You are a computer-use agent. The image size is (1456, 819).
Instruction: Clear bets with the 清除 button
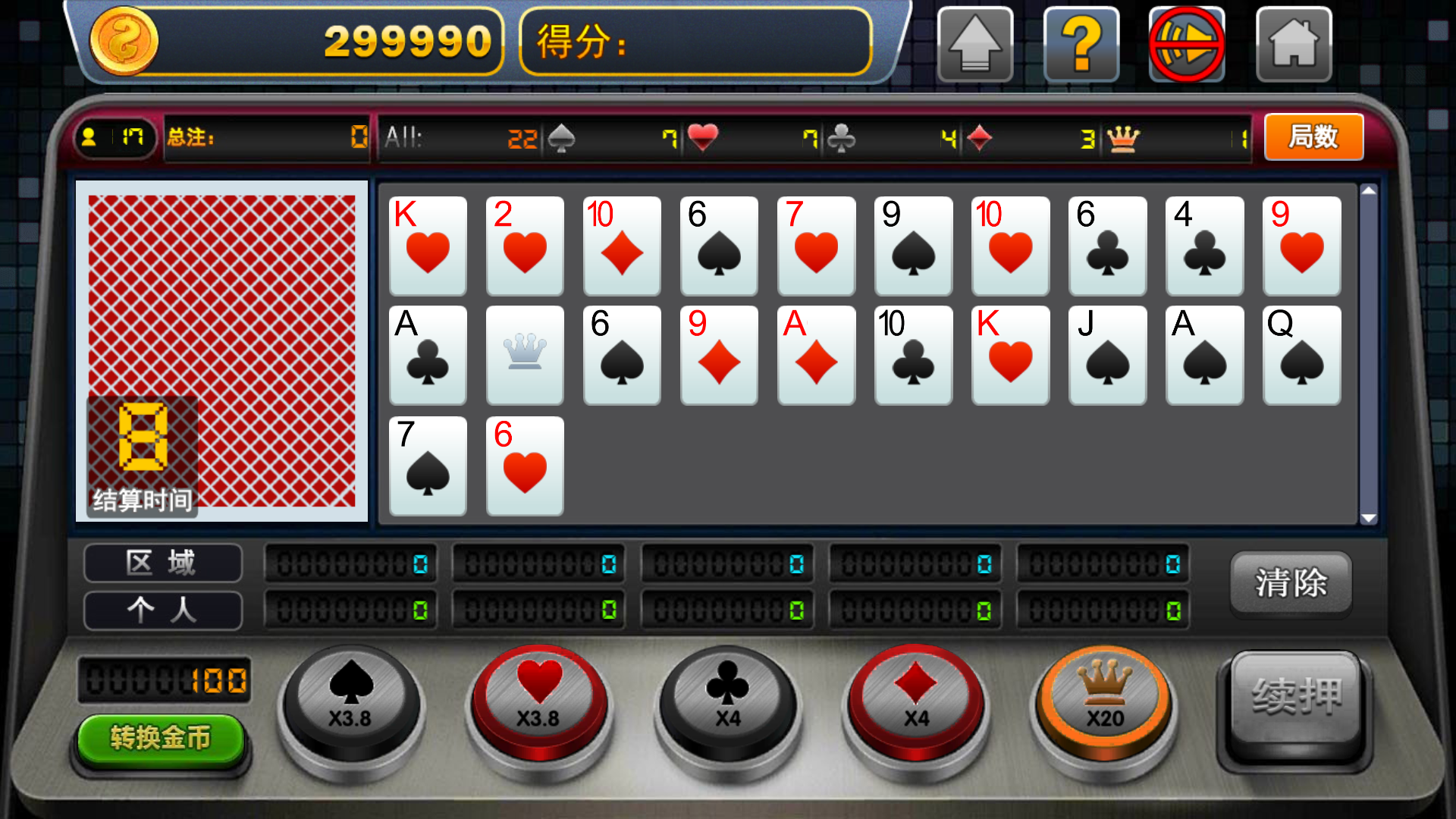1291,582
